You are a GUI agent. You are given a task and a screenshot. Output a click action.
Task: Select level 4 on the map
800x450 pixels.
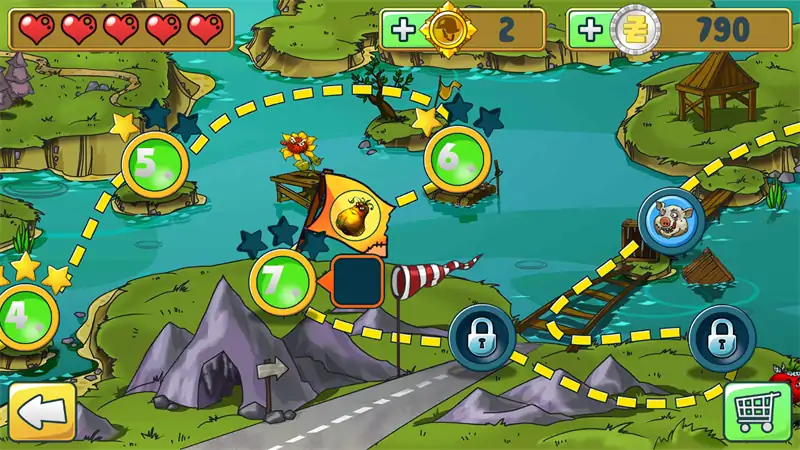[22, 316]
